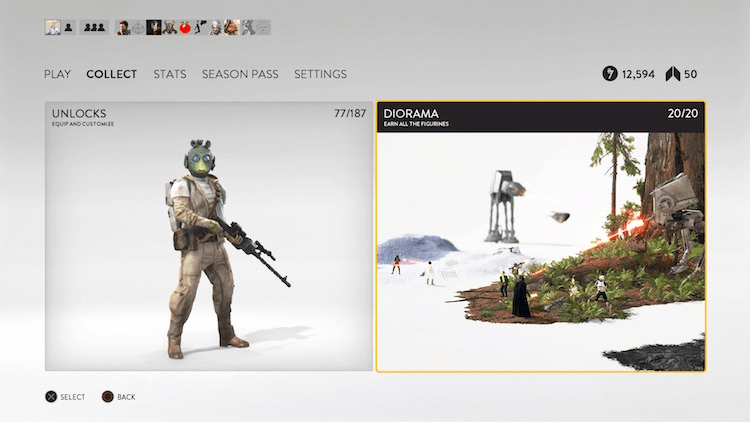
Task: Open the STATS tab
Action: [x=170, y=74]
